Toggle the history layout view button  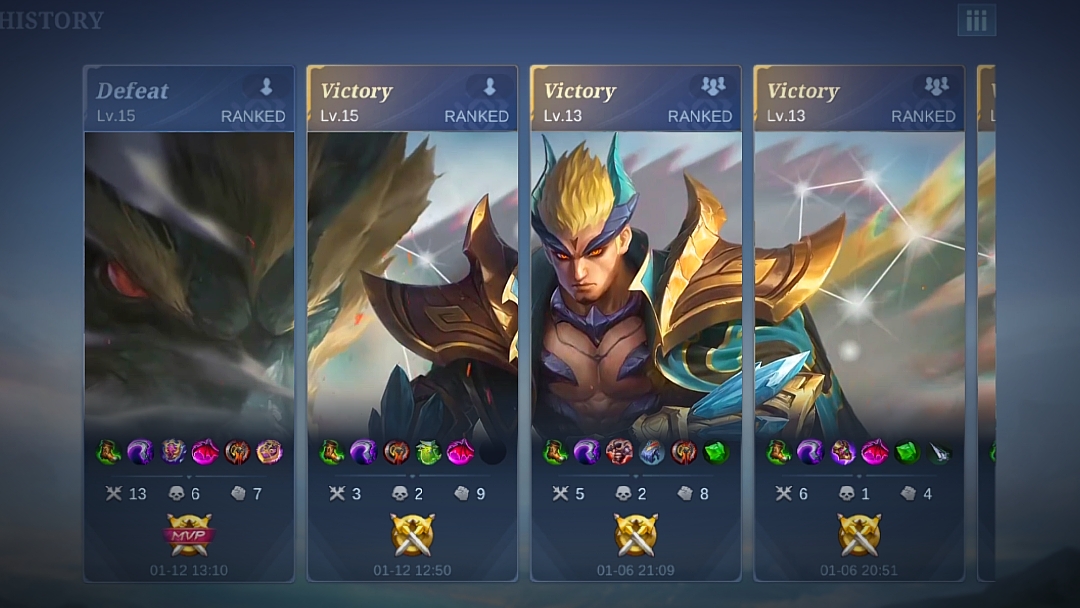point(976,20)
